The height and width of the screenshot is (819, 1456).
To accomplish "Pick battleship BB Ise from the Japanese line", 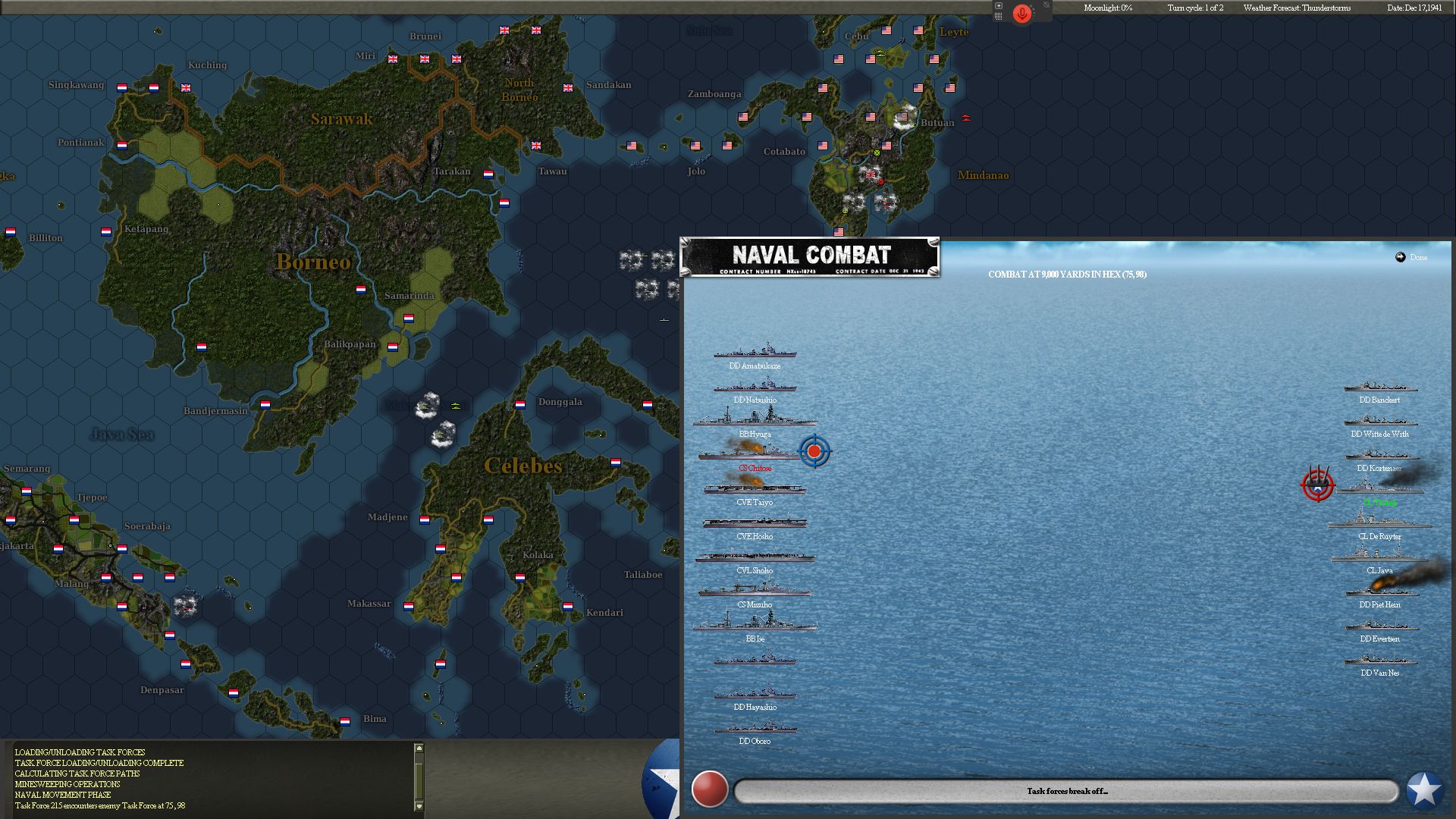I will (755, 624).
